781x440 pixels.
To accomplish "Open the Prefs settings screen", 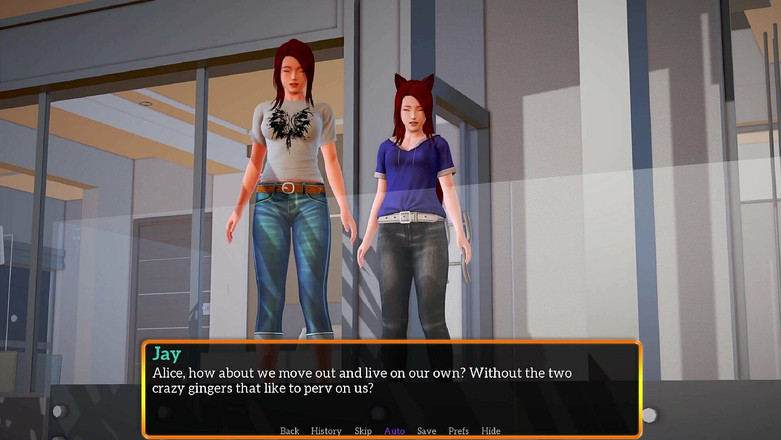I will [x=458, y=431].
